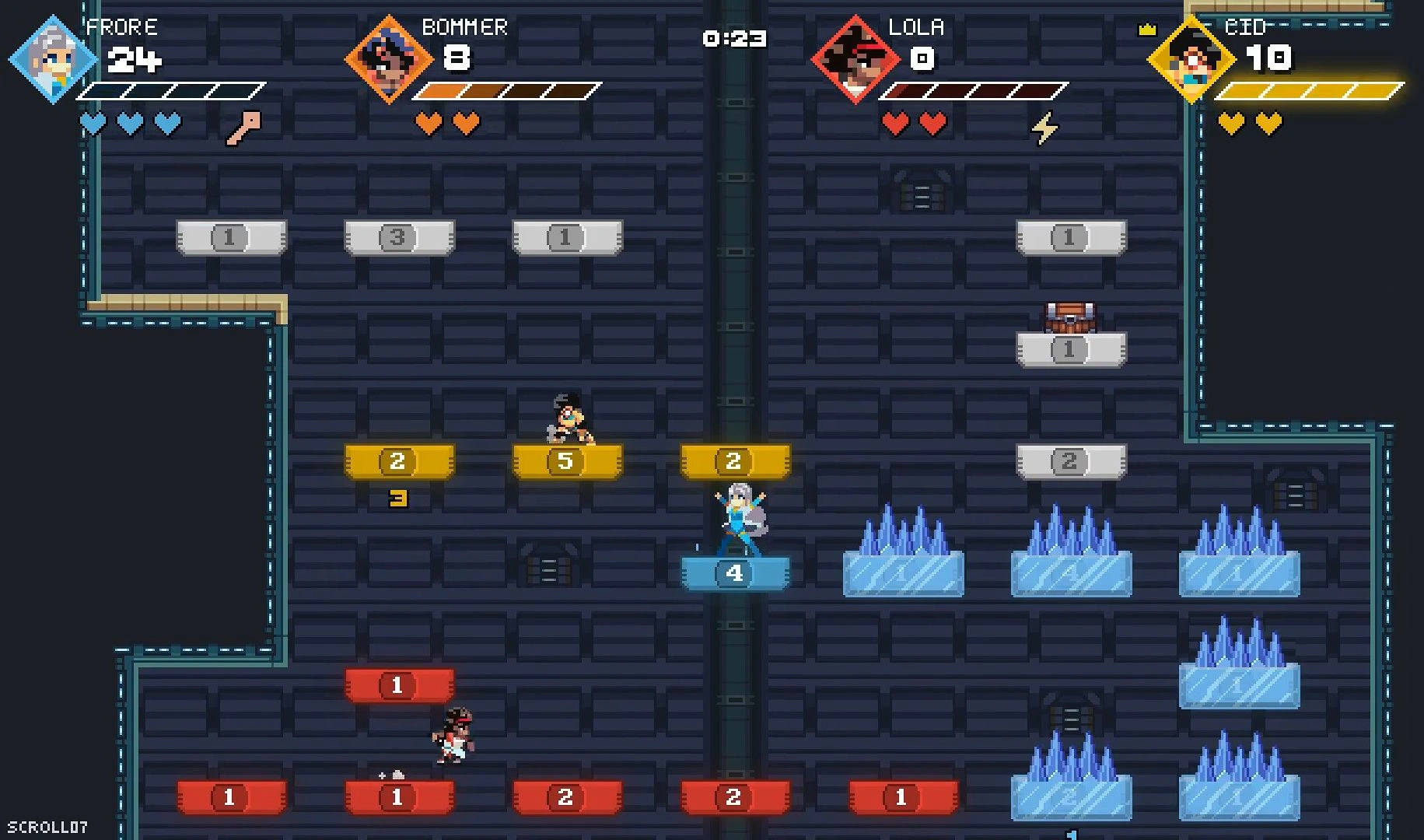The height and width of the screenshot is (840, 1424).
Task: Select Bommer's orange portrait
Action: click(388, 59)
